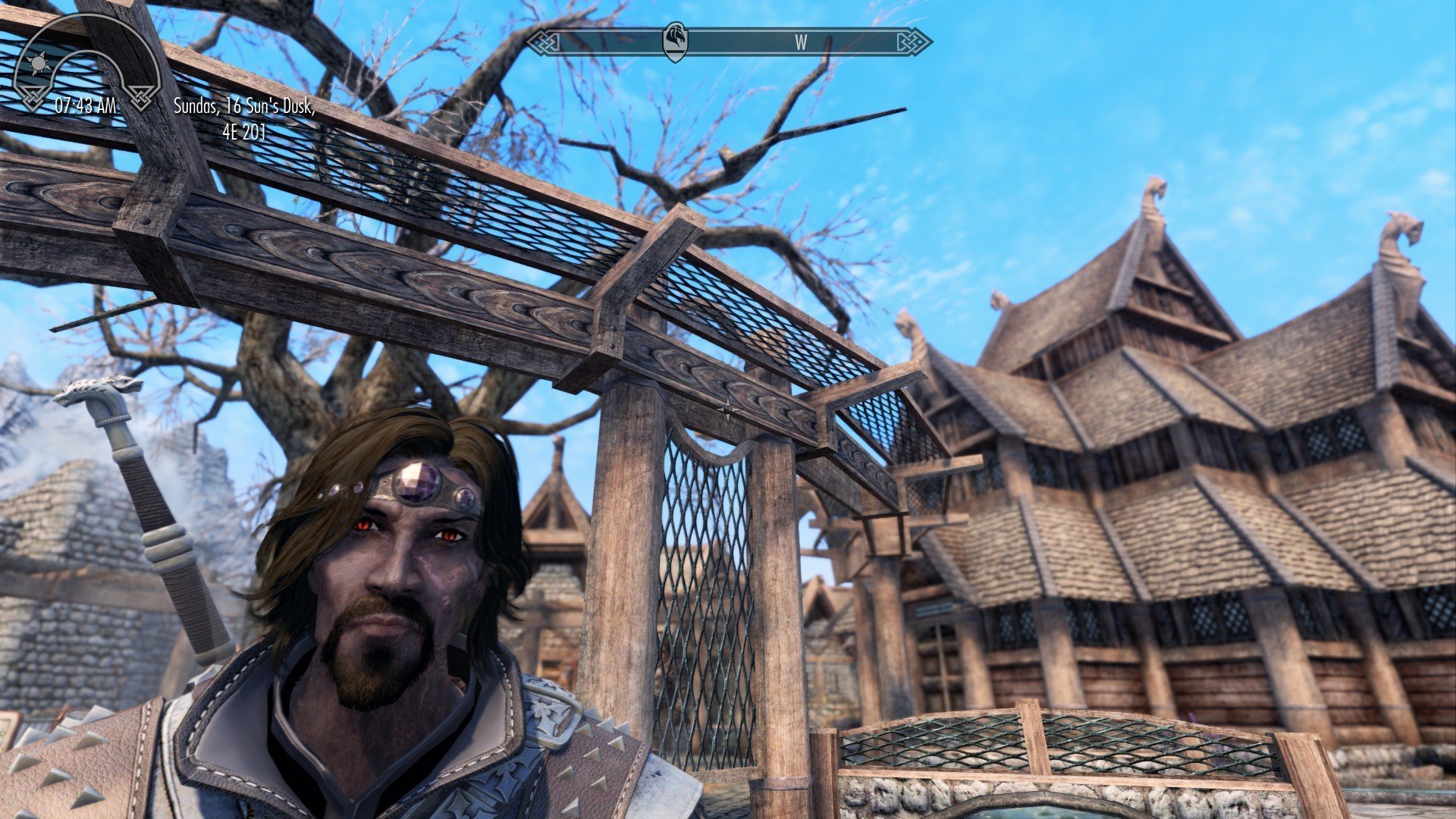
Task: Click the Whiterun horse marker on the compass
Action: [675, 42]
